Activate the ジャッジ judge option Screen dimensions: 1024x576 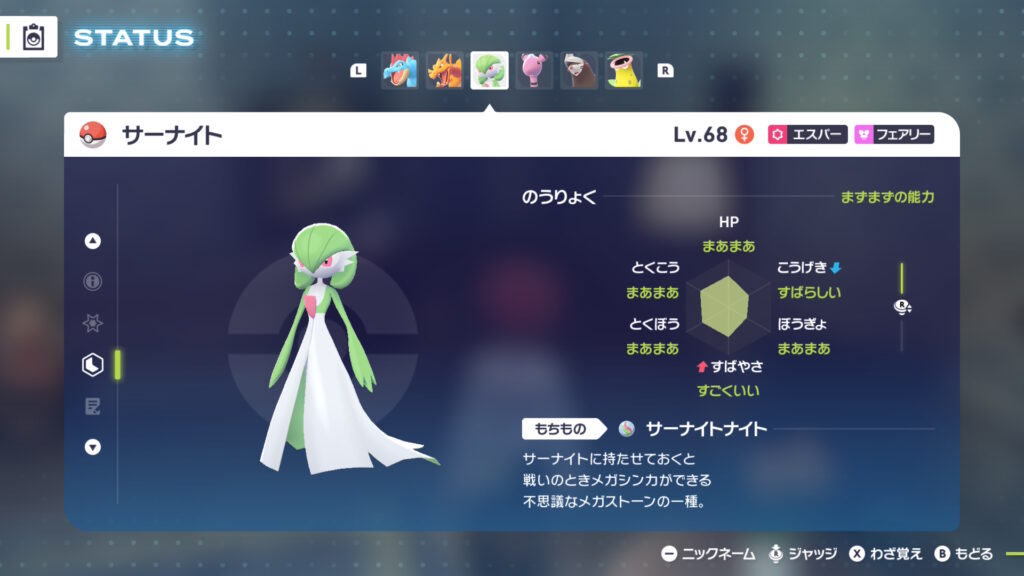coord(802,553)
